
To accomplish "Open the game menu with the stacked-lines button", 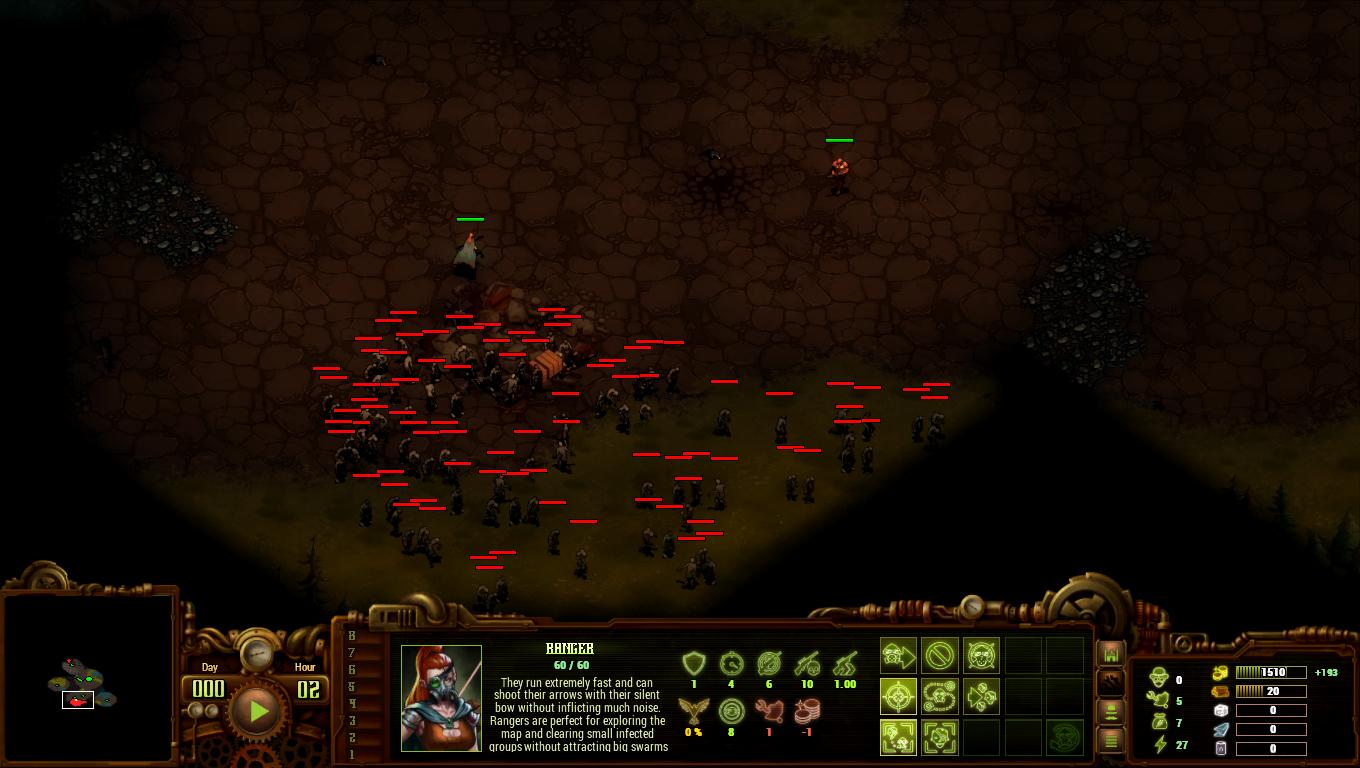I will click(x=1110, y=740).
